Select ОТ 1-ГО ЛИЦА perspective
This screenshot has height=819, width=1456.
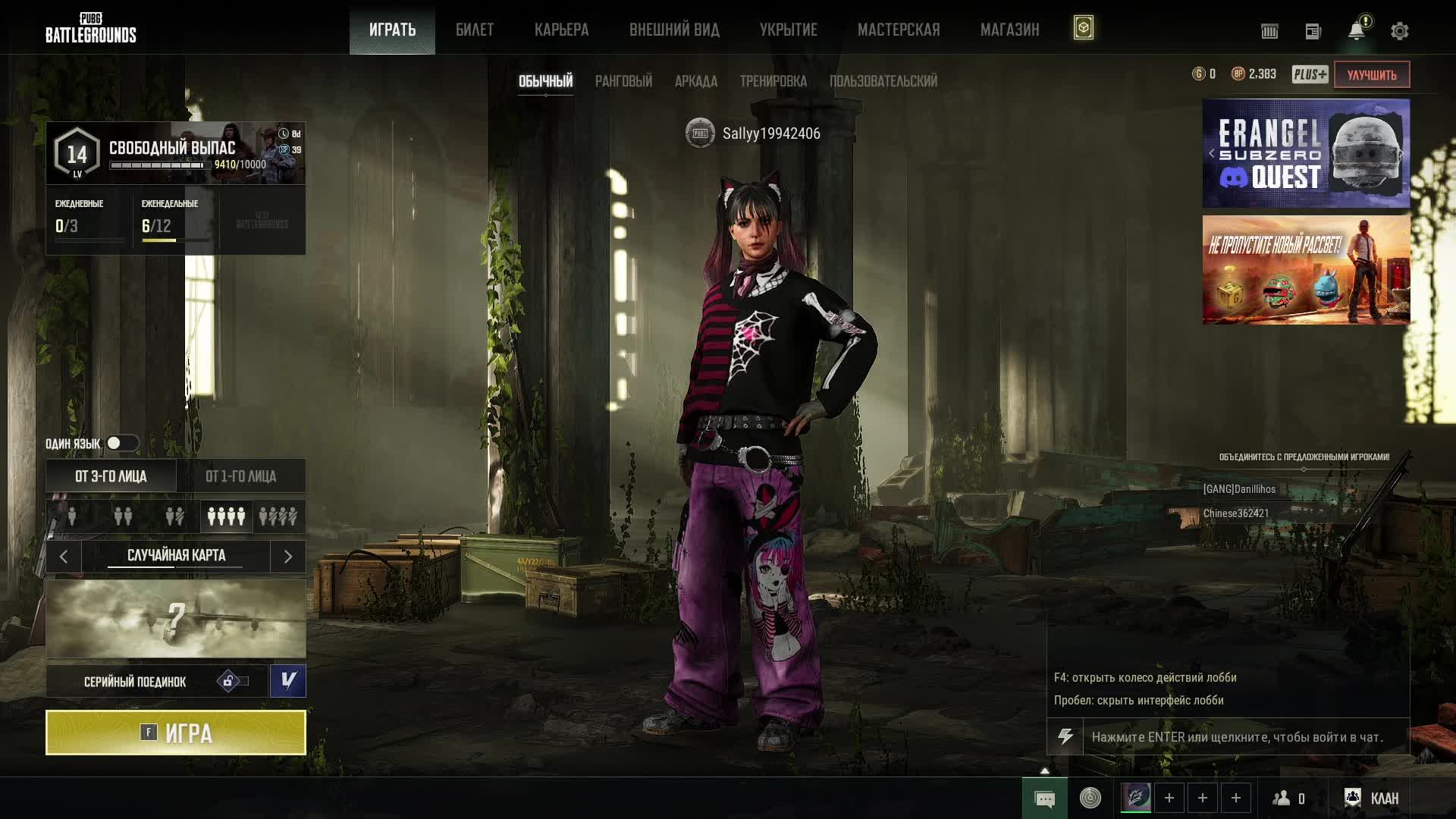[241, 476]
